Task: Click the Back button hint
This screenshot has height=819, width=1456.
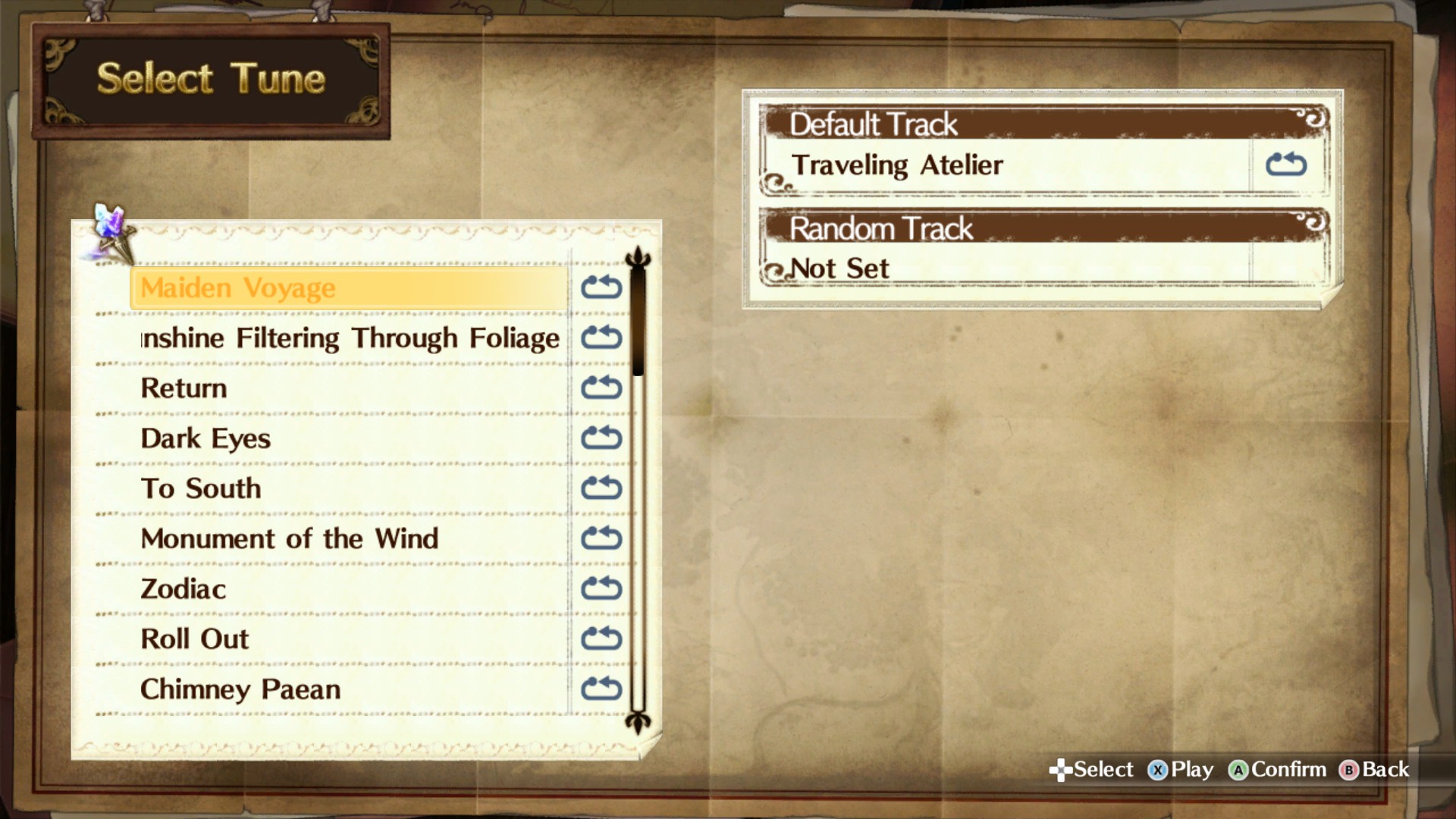Action: 1374,770
